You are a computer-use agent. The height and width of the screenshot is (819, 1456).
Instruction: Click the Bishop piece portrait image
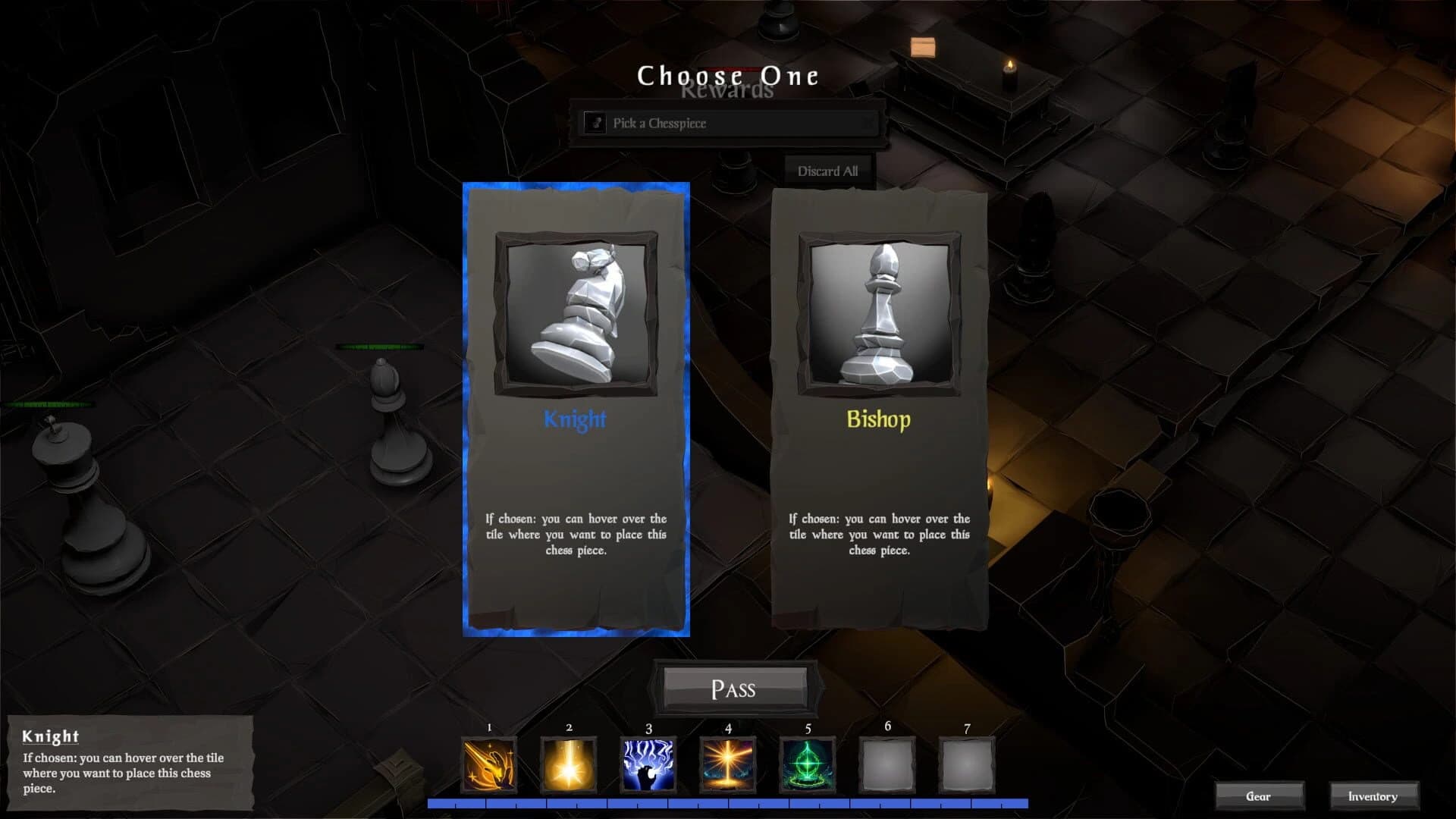pyautogui.click(x=878, y=316)
